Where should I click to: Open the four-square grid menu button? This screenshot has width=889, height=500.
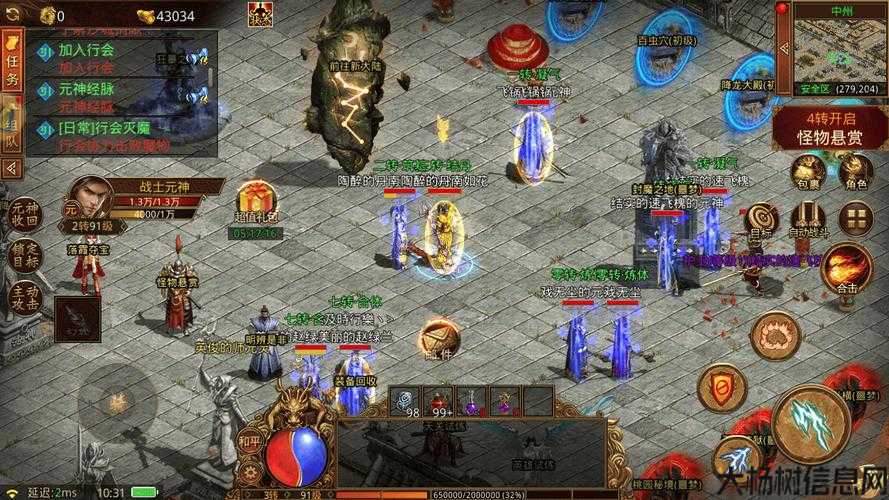click(x=856, y=217)
